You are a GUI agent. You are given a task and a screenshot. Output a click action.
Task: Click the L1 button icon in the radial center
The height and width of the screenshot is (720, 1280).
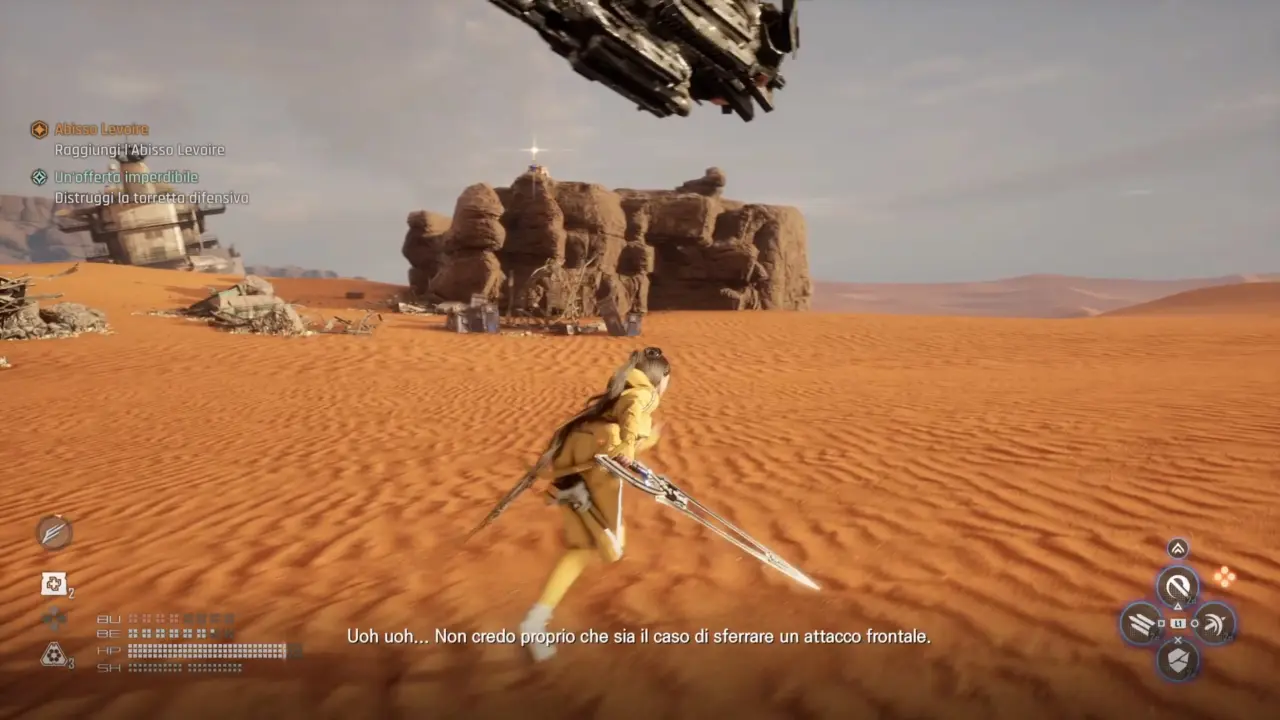tap(1179, 623)
